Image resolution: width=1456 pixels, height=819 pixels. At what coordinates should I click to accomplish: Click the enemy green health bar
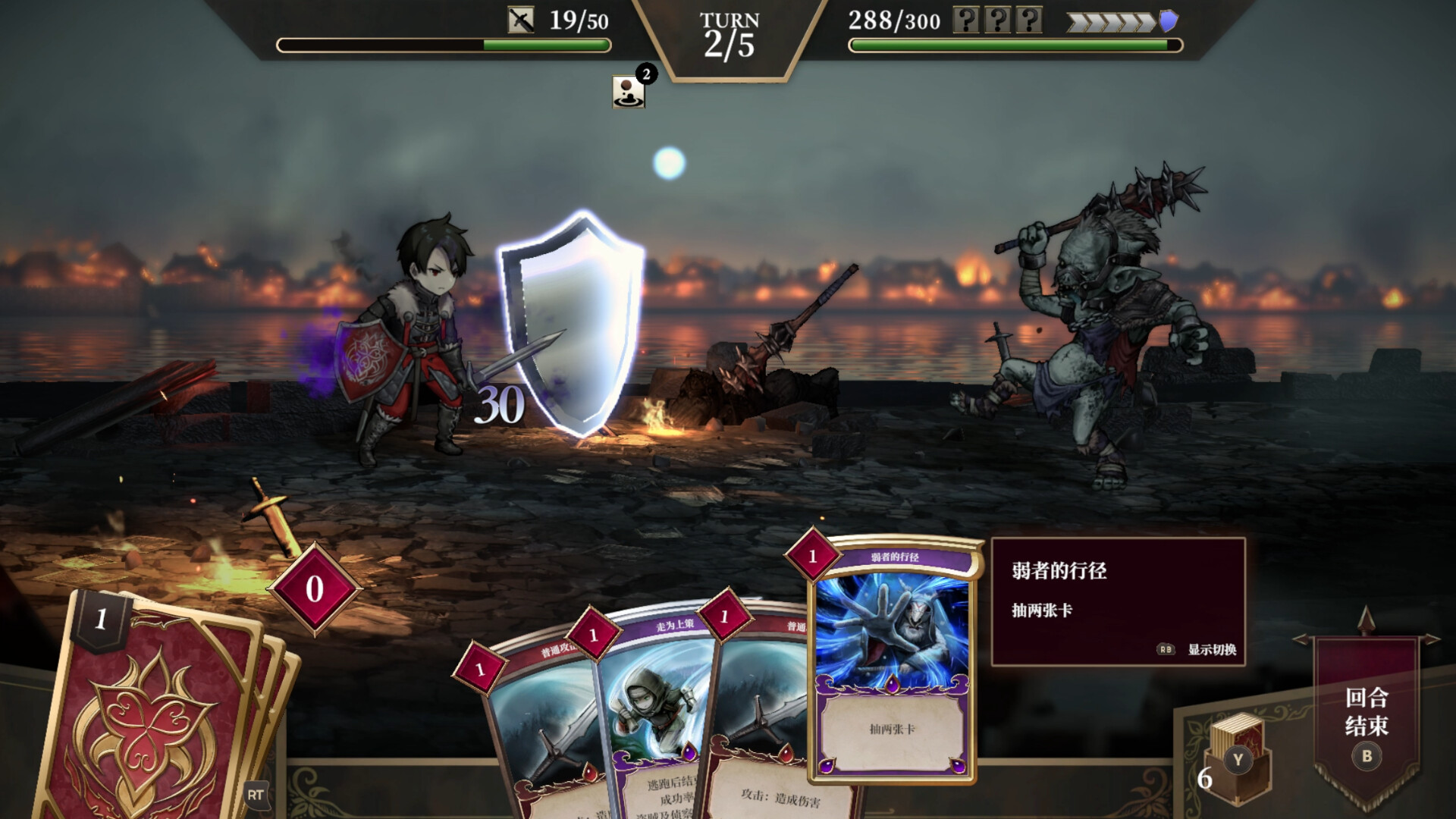[1009, 45]
